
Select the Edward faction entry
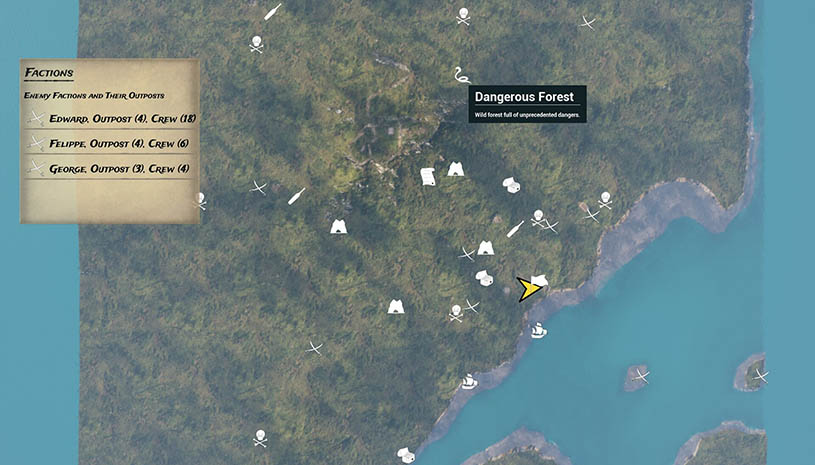tap(110, 119)
